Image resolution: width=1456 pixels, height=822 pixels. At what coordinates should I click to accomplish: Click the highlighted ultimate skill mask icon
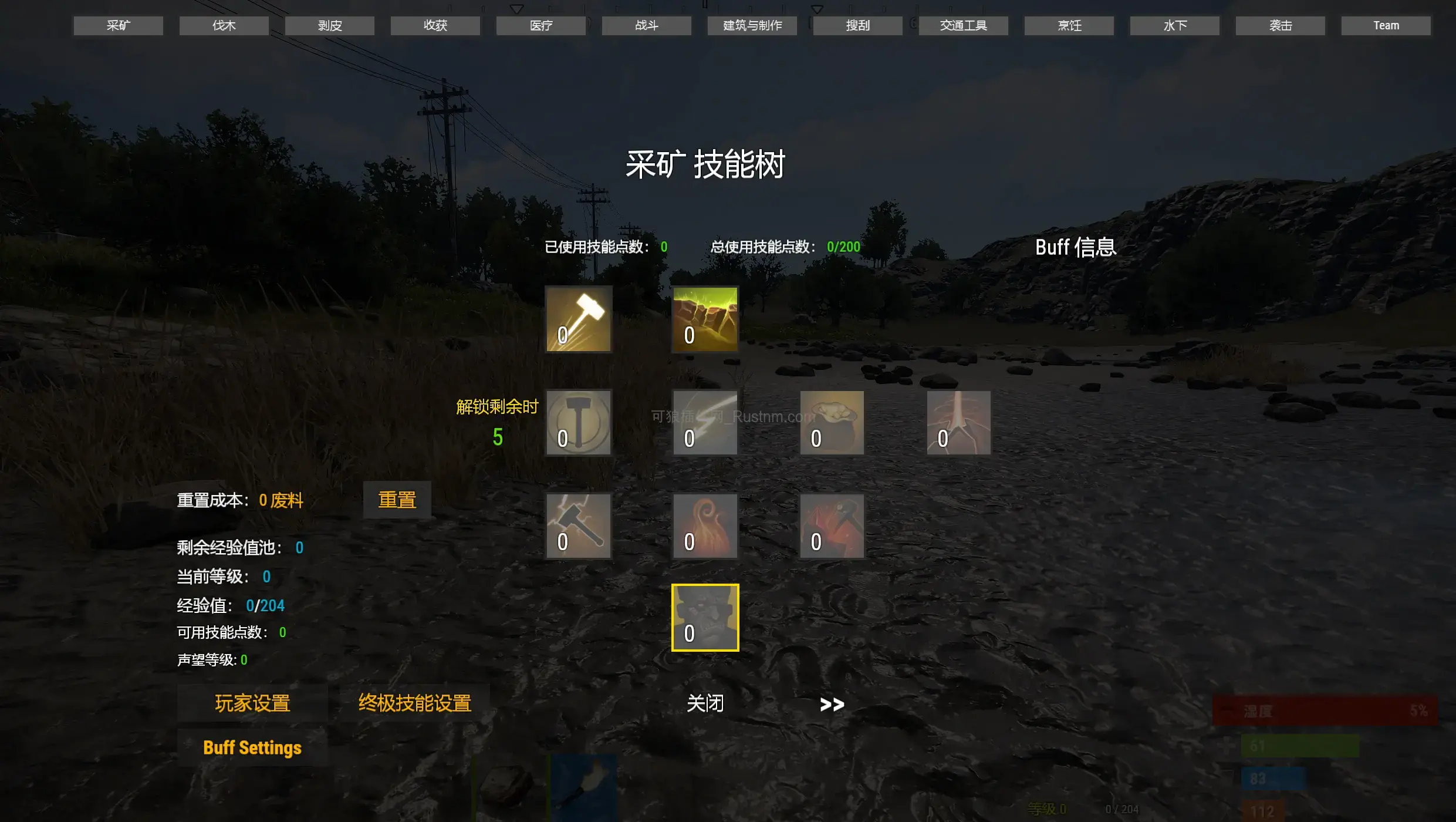[705, 618]
